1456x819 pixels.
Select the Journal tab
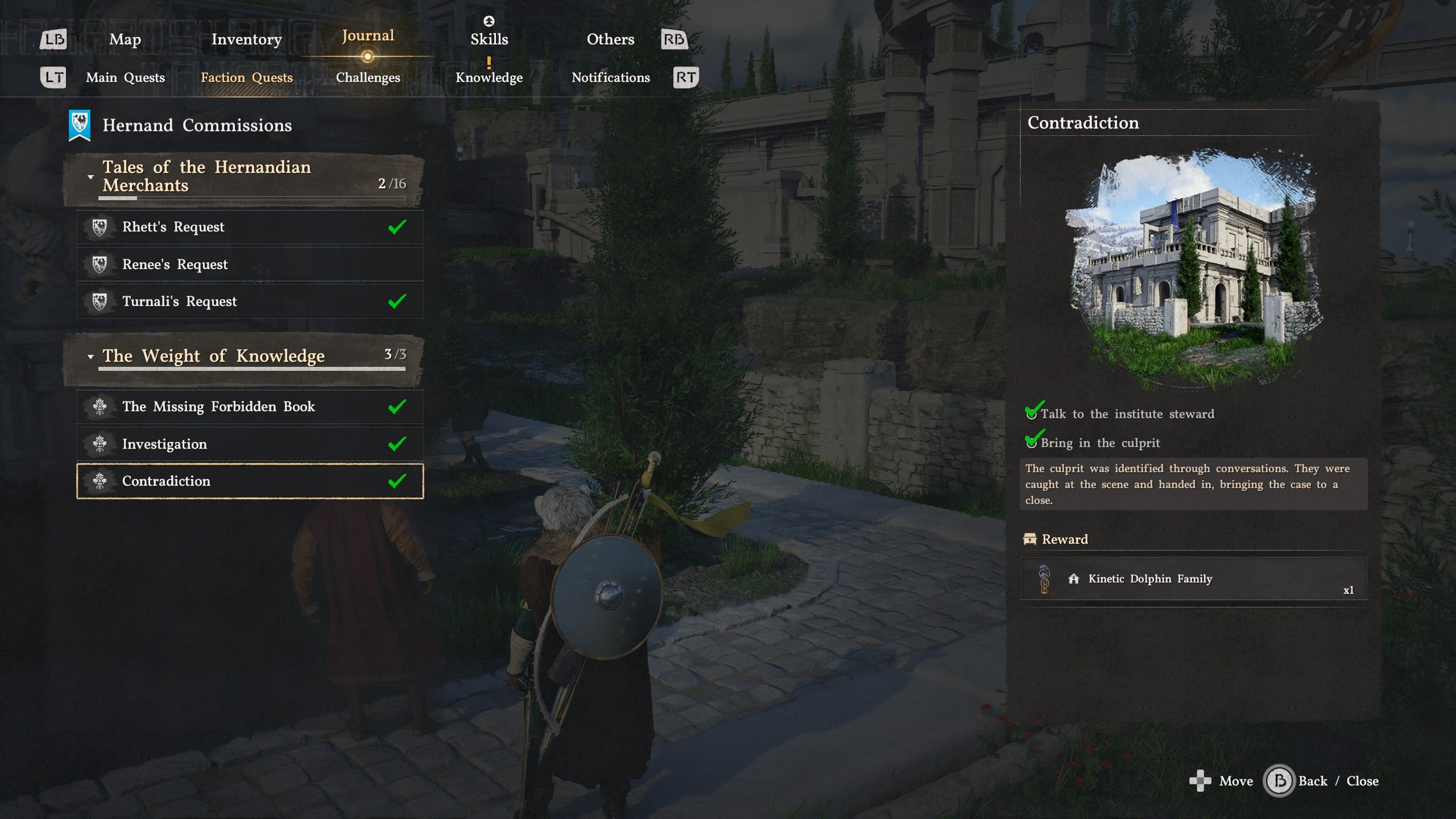coord(367,36)
